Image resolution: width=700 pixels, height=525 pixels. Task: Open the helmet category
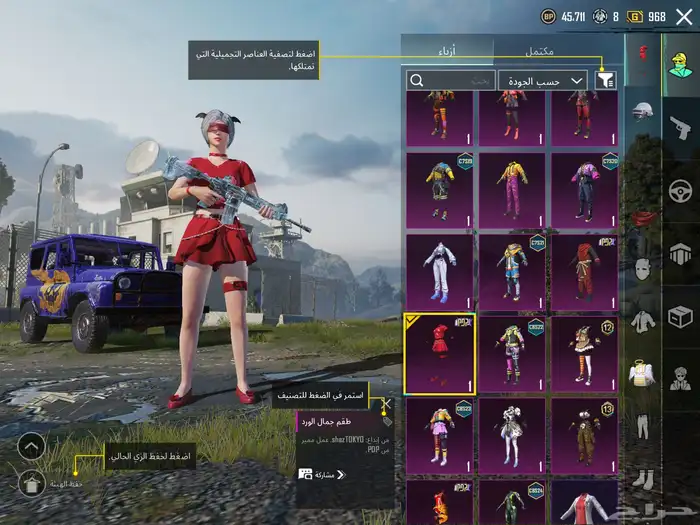tap(643, 111)
